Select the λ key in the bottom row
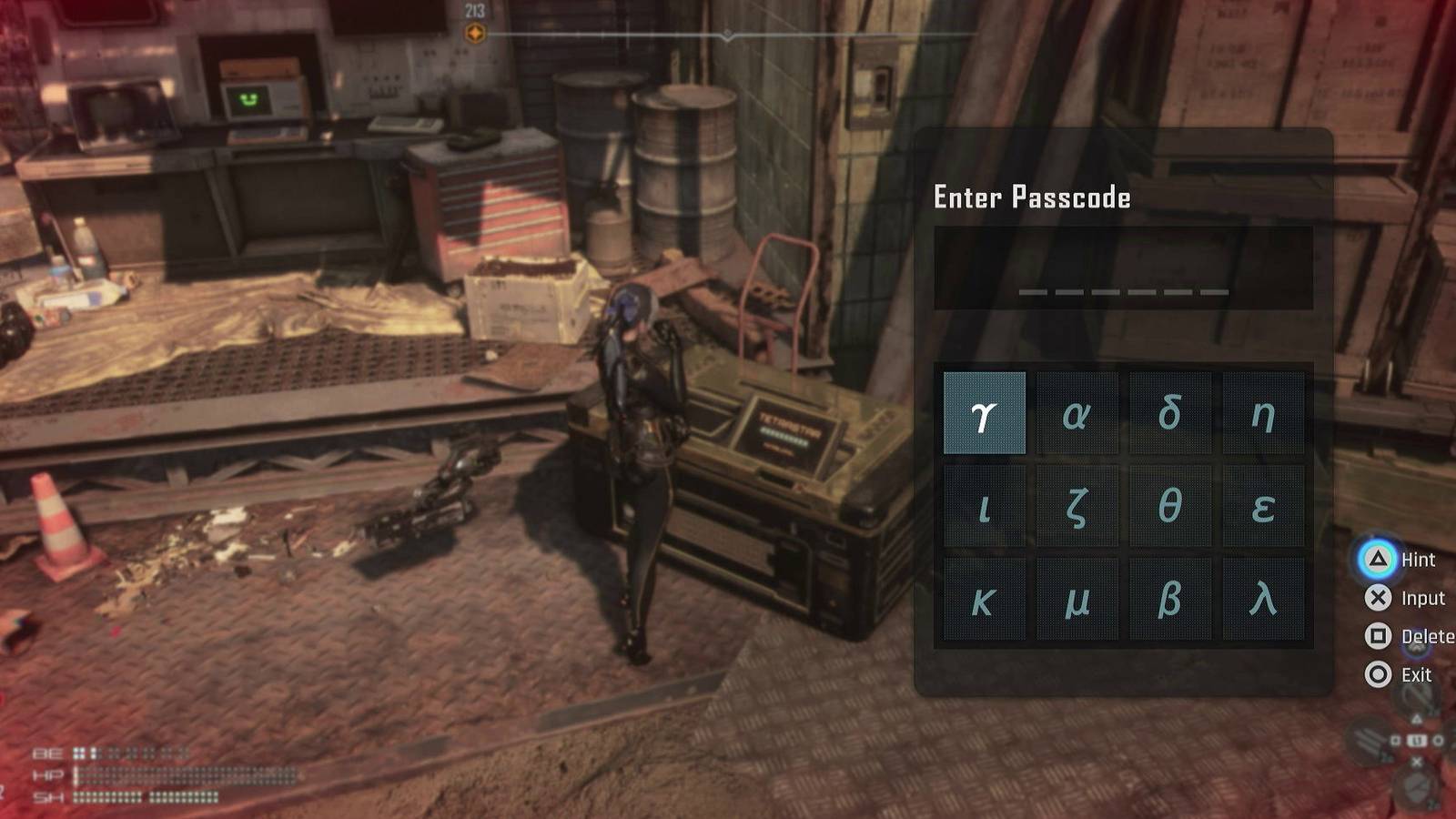Viewport: 1456px width, 819px height. point(1265,599)
